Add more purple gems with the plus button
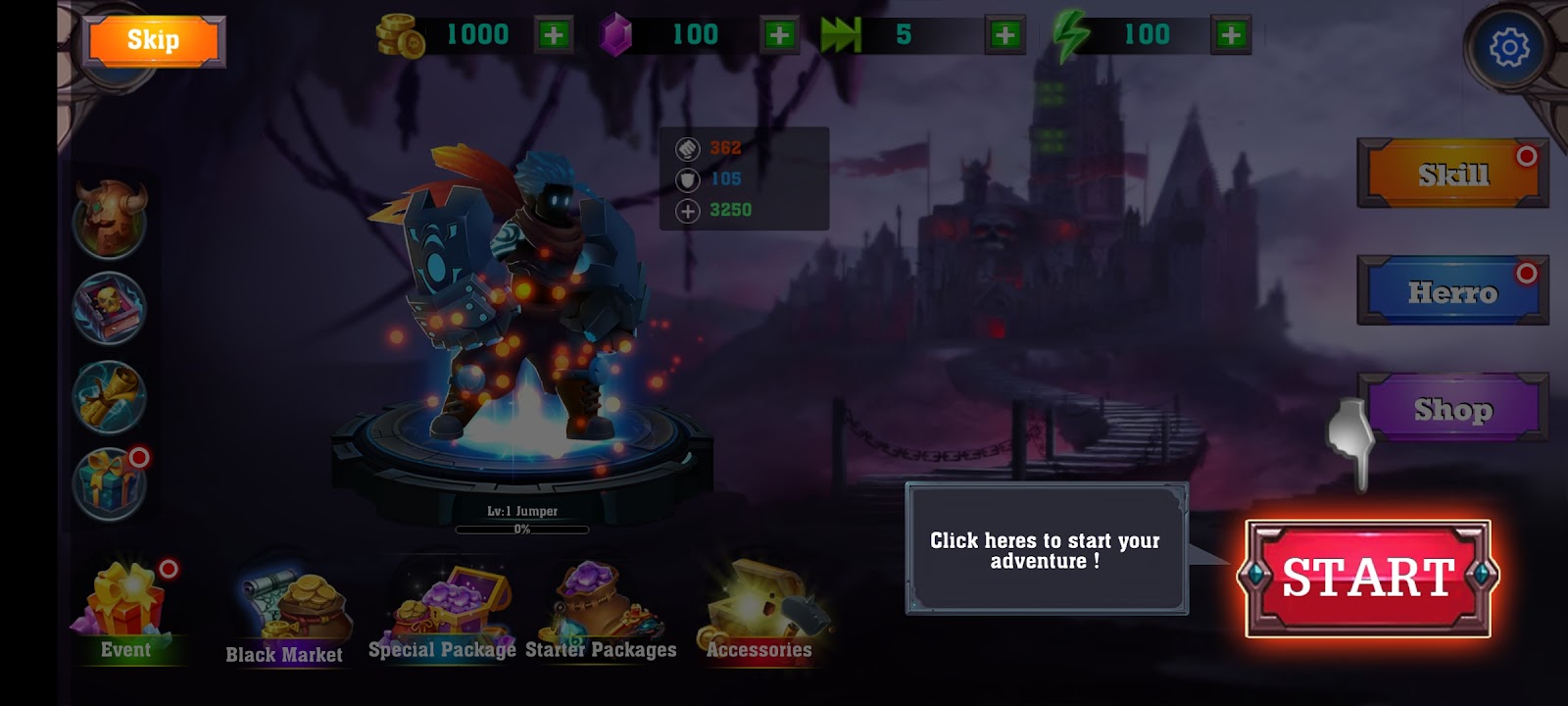This screenshot has width=1568, height=706. tap(779, 35)
